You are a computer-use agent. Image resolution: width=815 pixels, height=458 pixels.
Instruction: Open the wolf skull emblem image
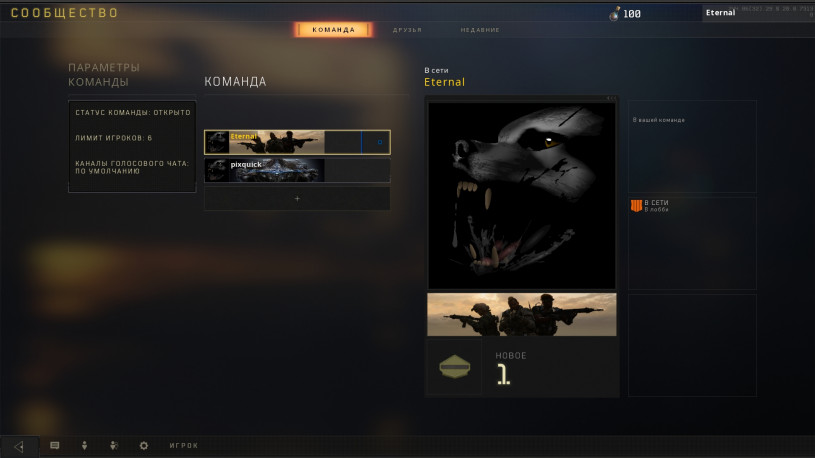521,195
